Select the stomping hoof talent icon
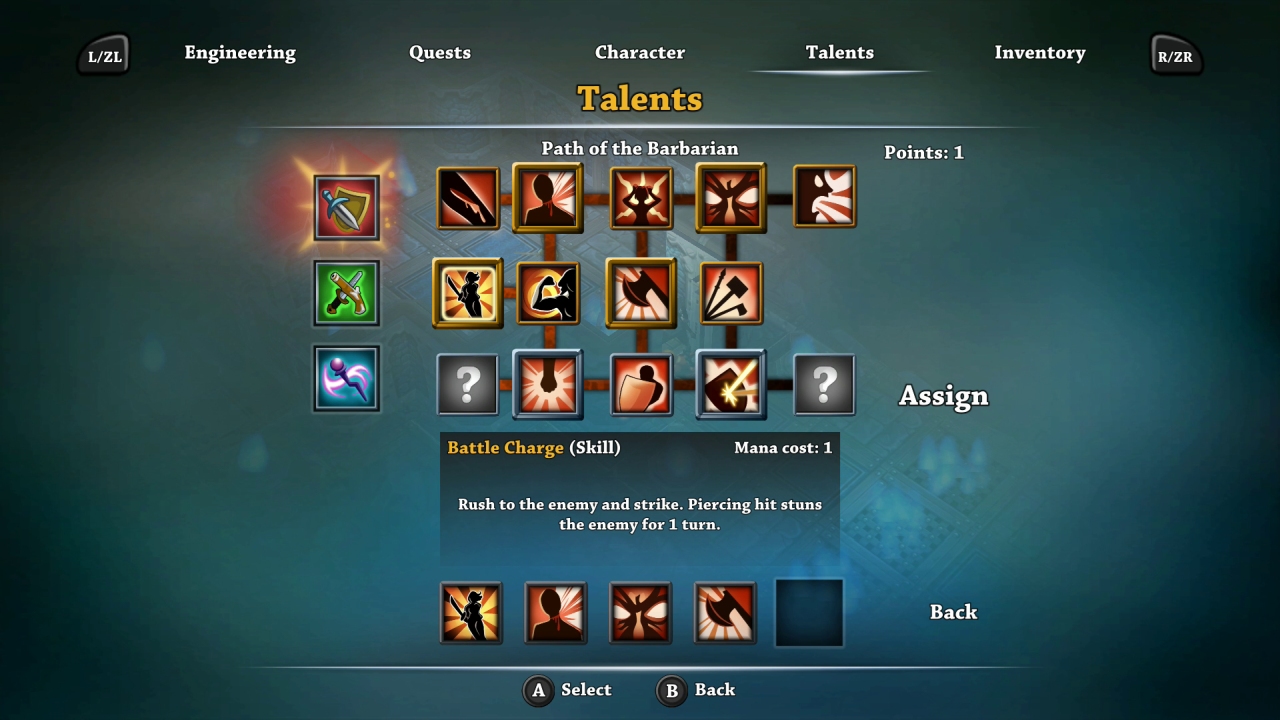The height and width of the screenshot is (720, 1280). click(548, 384)
